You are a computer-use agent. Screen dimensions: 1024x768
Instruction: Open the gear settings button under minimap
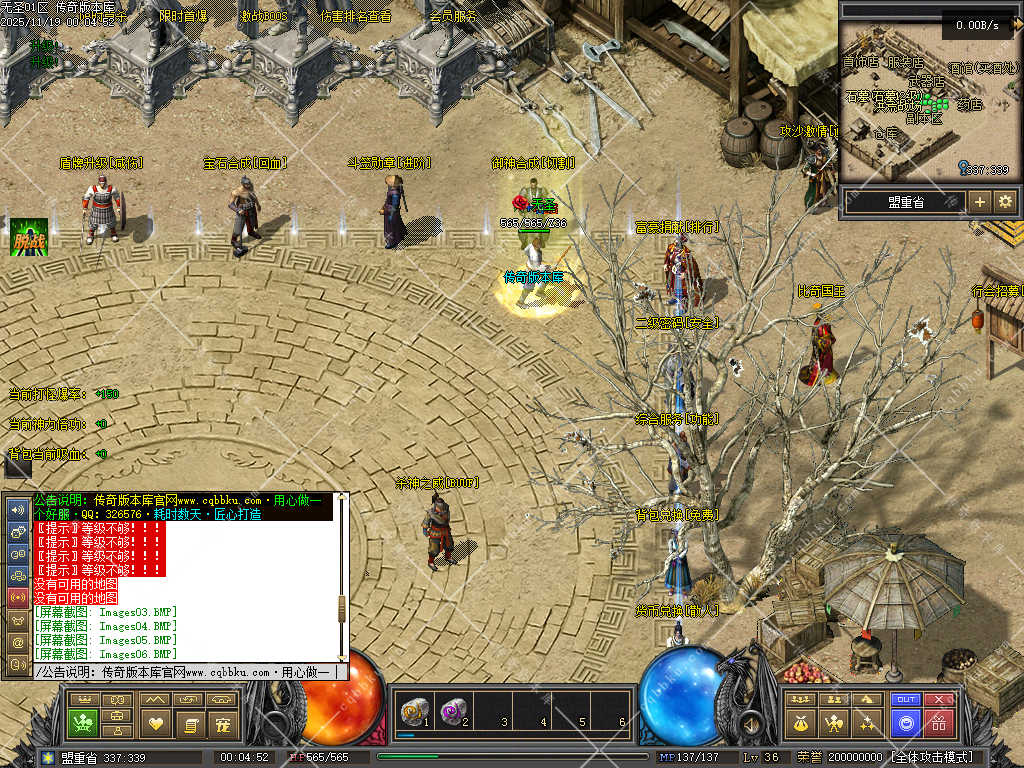click(1005, 202)
